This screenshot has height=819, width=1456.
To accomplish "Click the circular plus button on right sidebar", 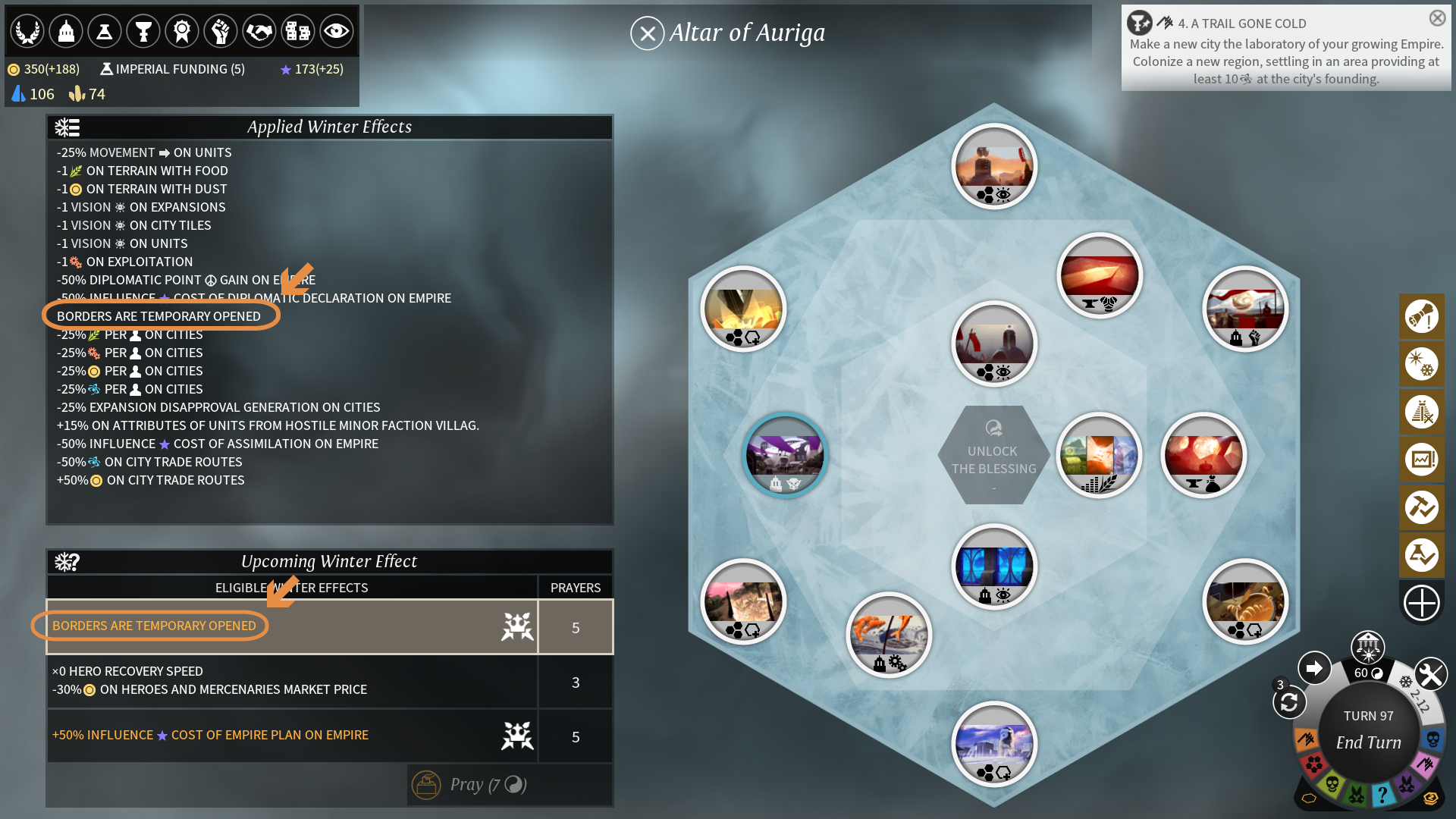I will (x=1421, y=604).
